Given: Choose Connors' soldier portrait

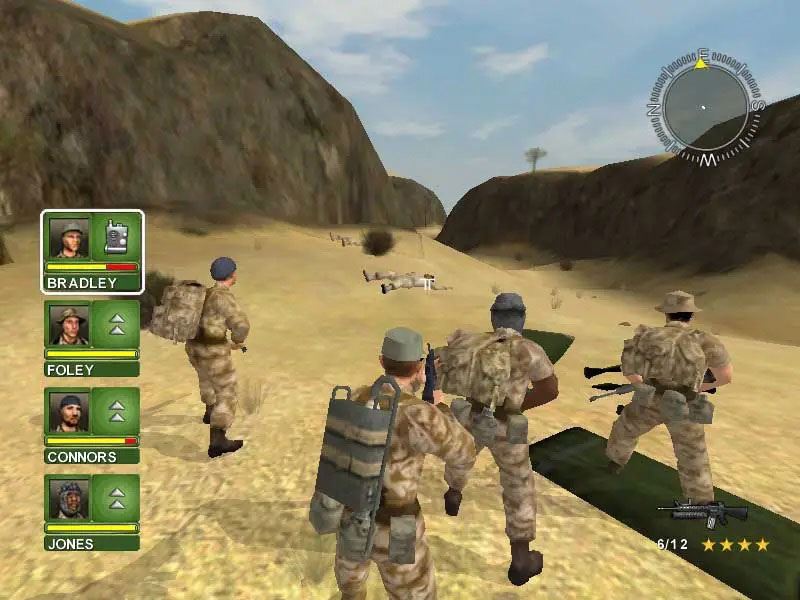Looking at the screenshot, I should [69, 412].
